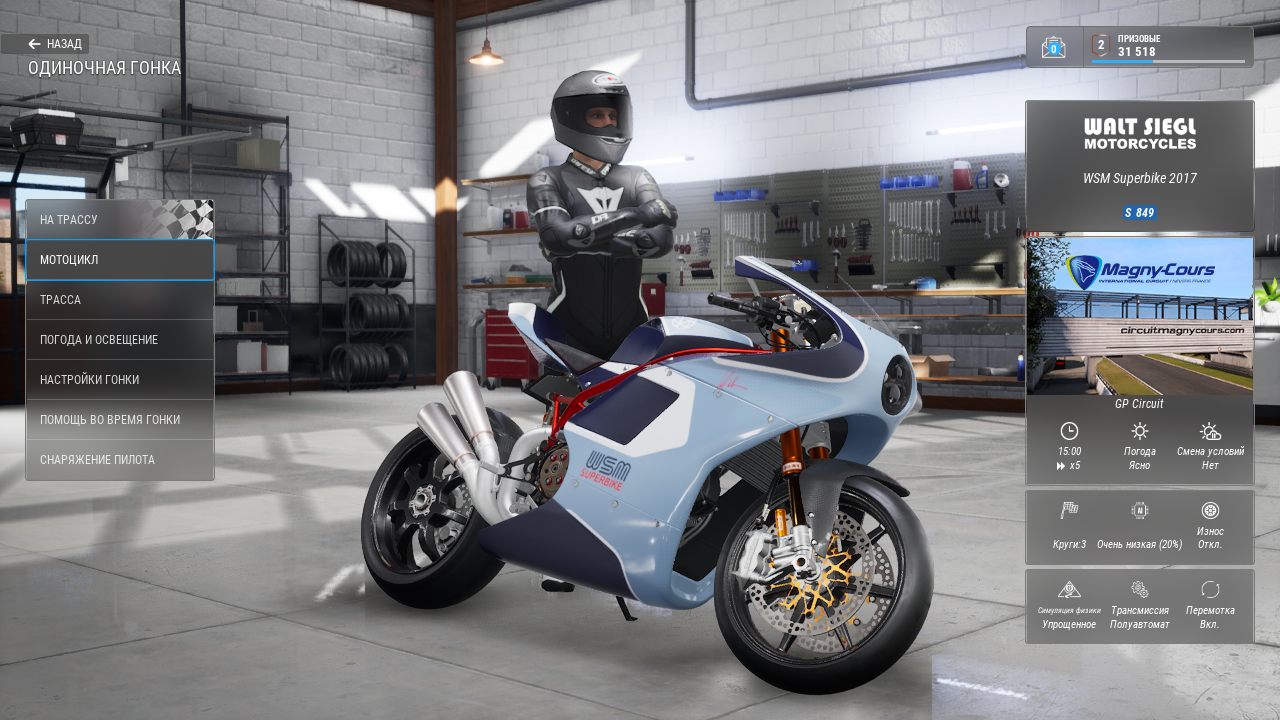Open Погода и освещение settings
Image resolution: width=1280 pixels, height=720 pixels.
coord(119,340)
